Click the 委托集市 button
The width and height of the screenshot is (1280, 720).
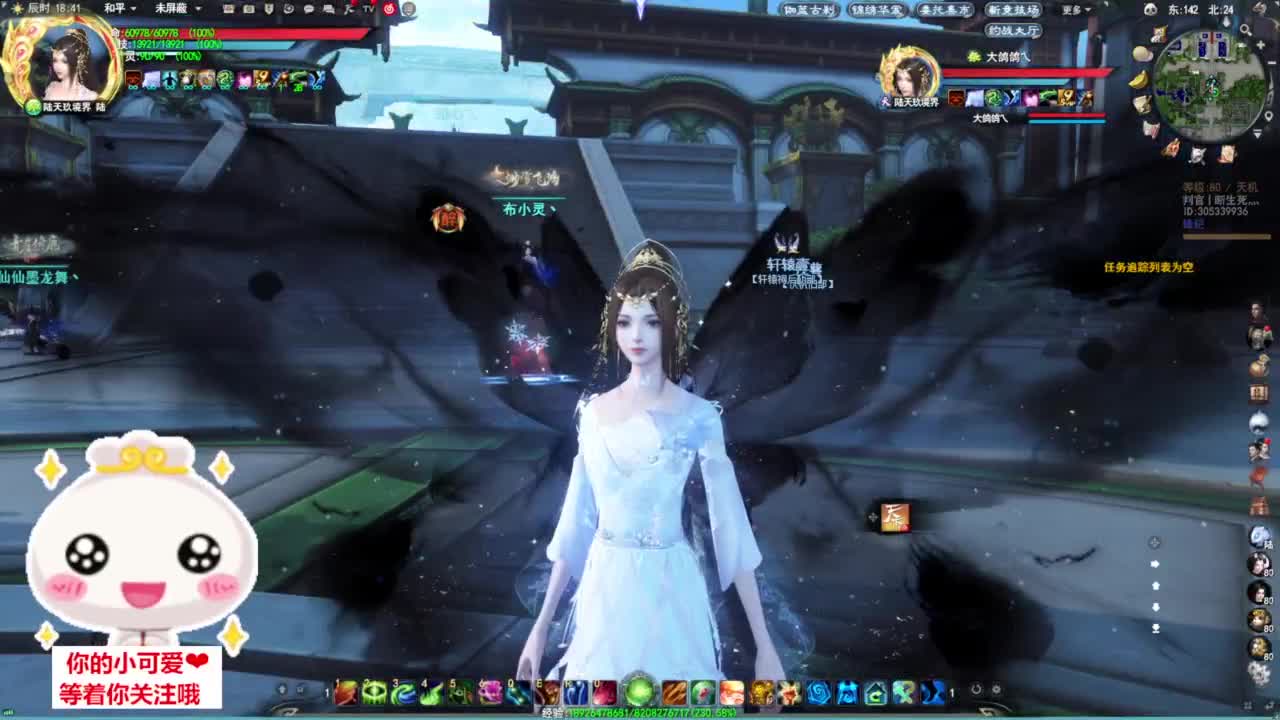[947, 10]
